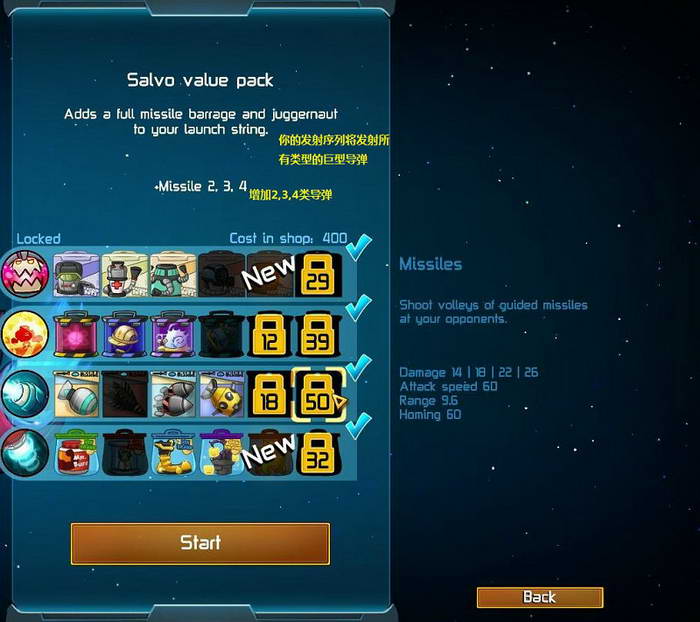Select the locked slot numbered 18
The image size is (700, 622).
270,395
